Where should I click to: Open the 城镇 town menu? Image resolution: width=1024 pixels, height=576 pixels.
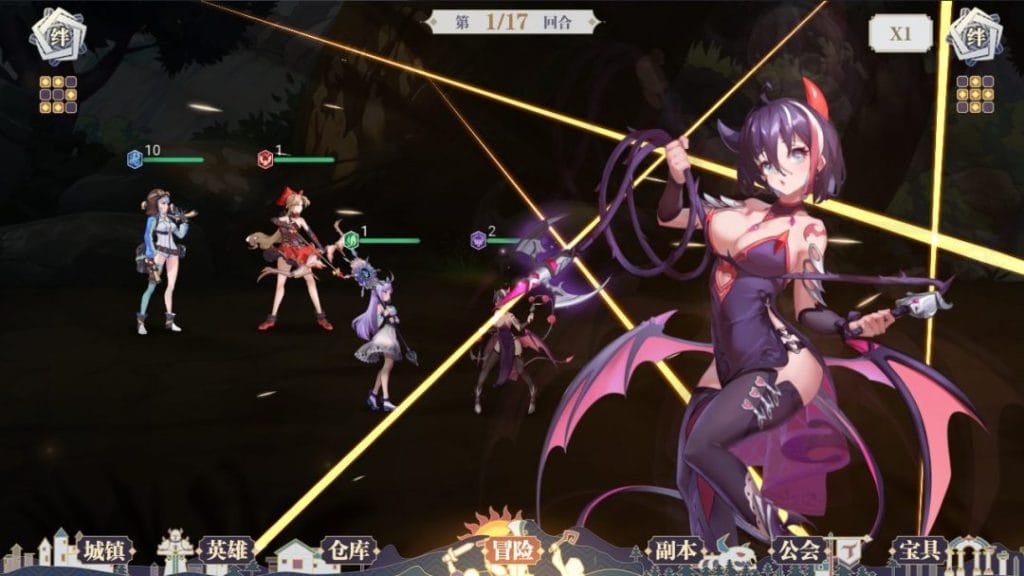click(x=104, y=549)
